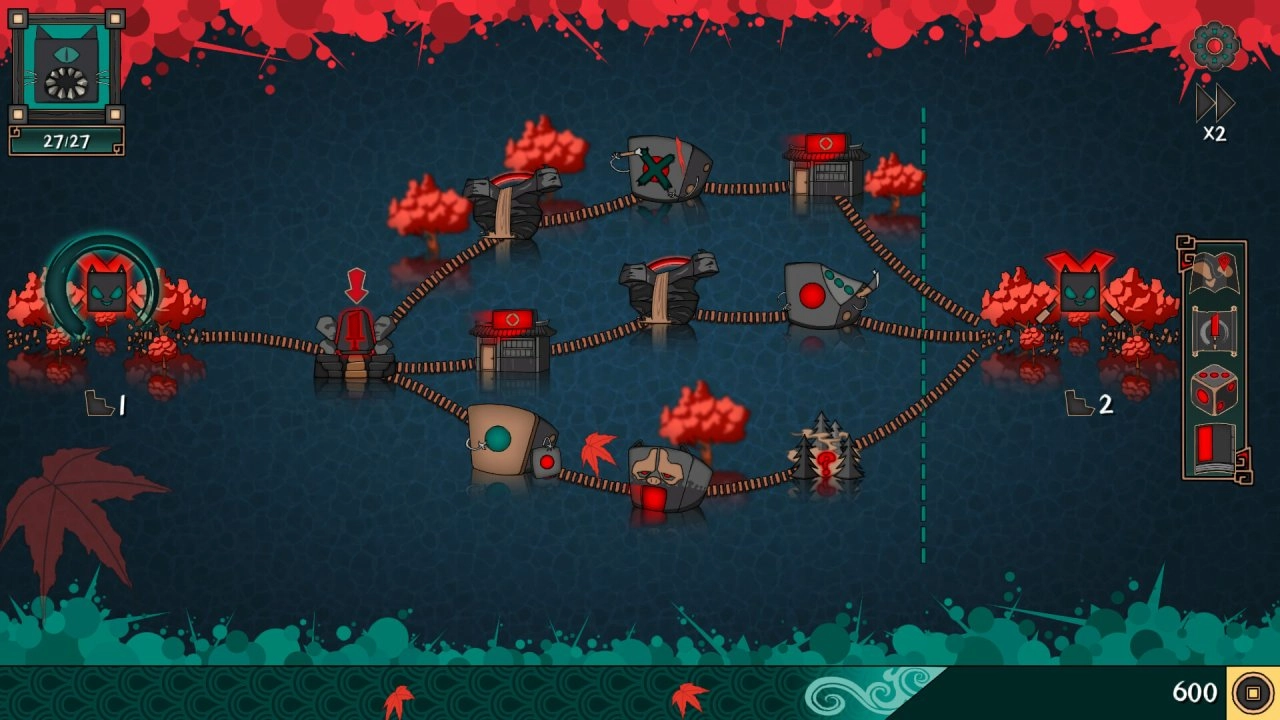1280x720 pixels.
Task: Open the red book icon in side panel
Action: click(1215, 447)
